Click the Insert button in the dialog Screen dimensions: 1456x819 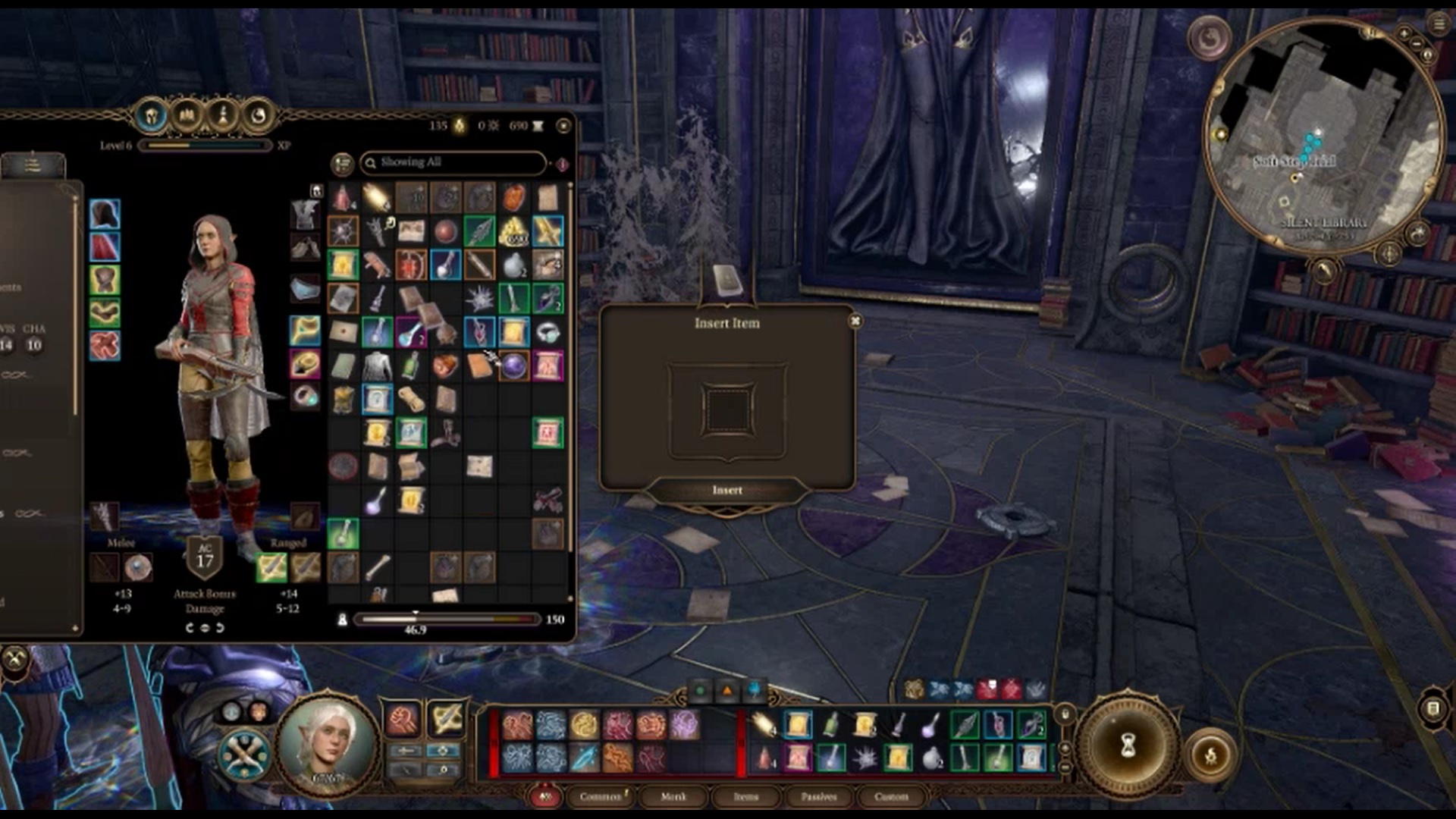point(726,491)
